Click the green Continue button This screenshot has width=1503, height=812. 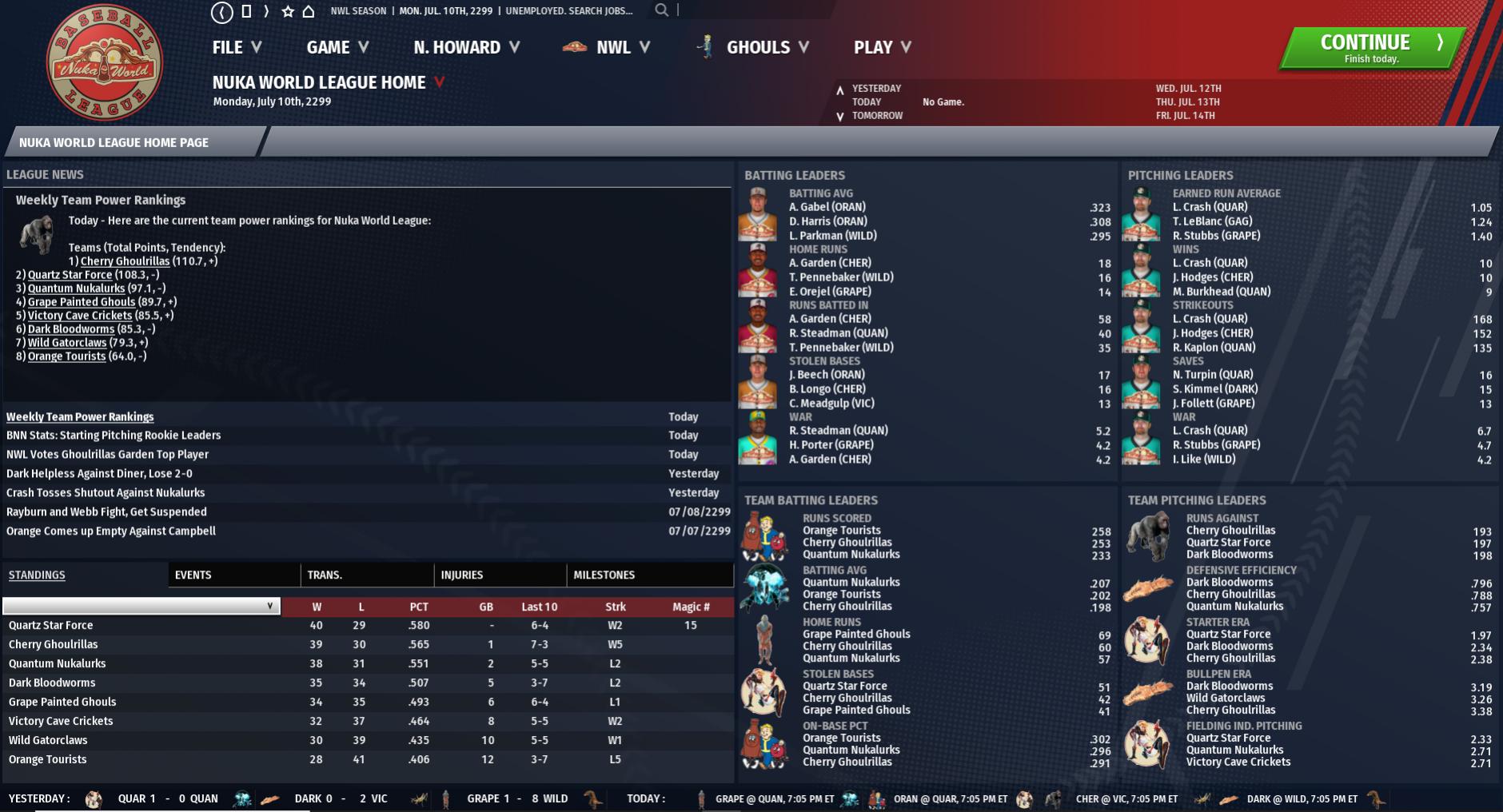coord(1372,48)
